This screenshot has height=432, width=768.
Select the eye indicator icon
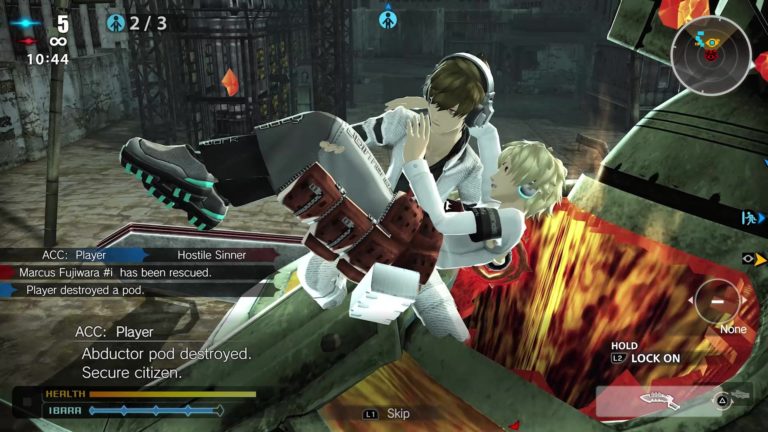pos(749,258)
